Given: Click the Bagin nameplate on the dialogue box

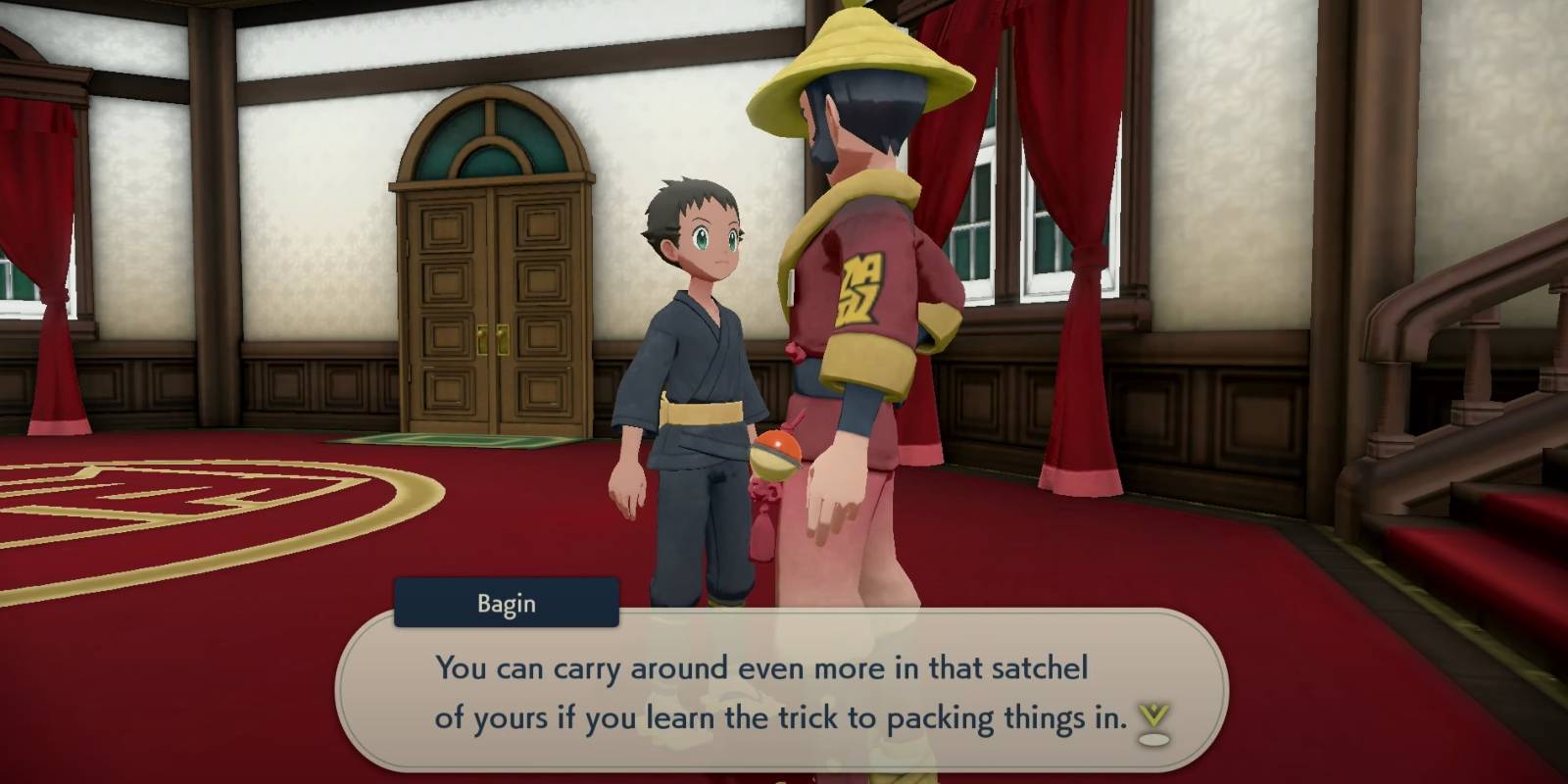Looking at the screenshot, I should 506,604.
